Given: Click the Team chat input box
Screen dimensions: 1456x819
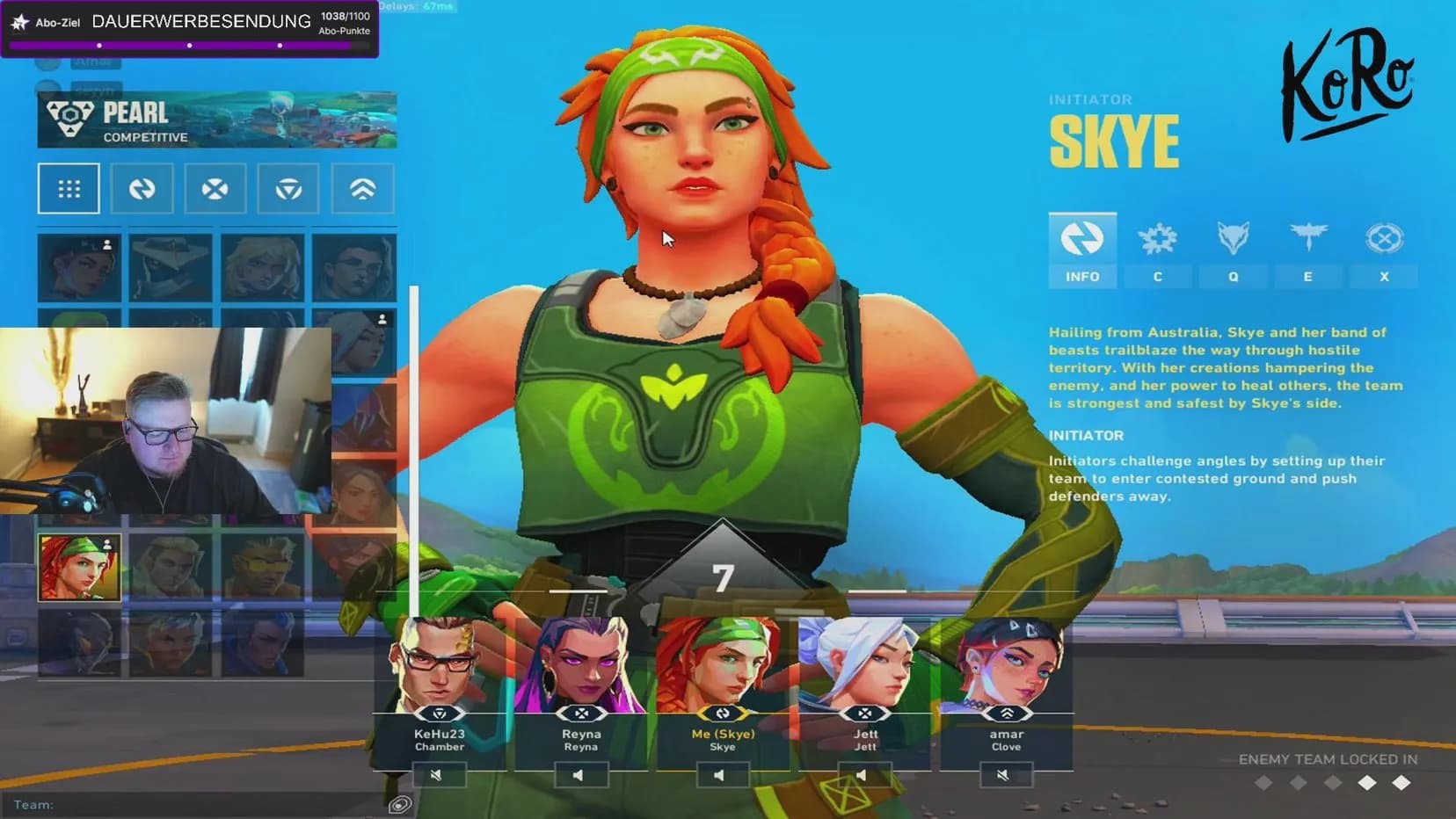Looking at the screenshot, I should tap(202, 804).
